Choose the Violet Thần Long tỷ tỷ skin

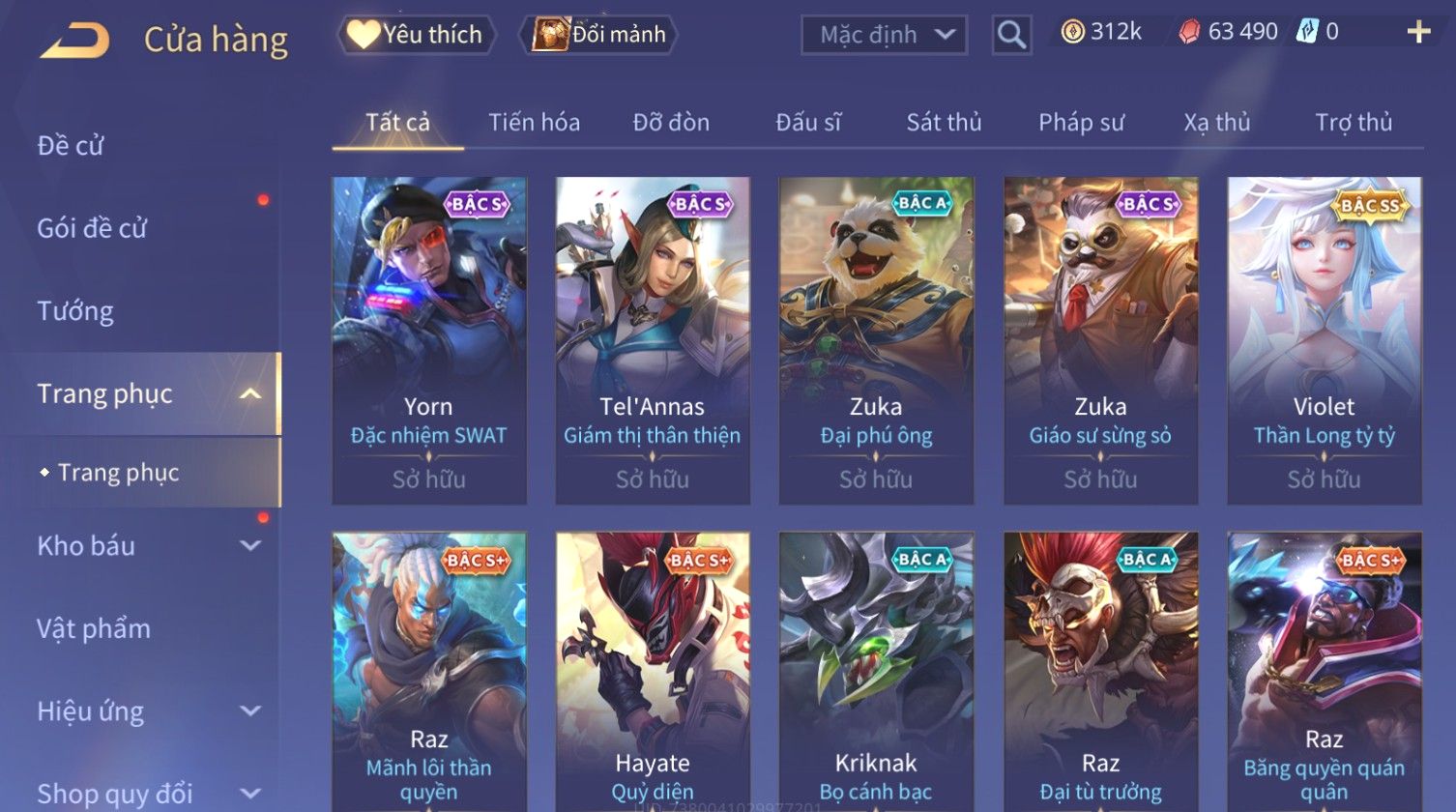(x=1324, y=339)
